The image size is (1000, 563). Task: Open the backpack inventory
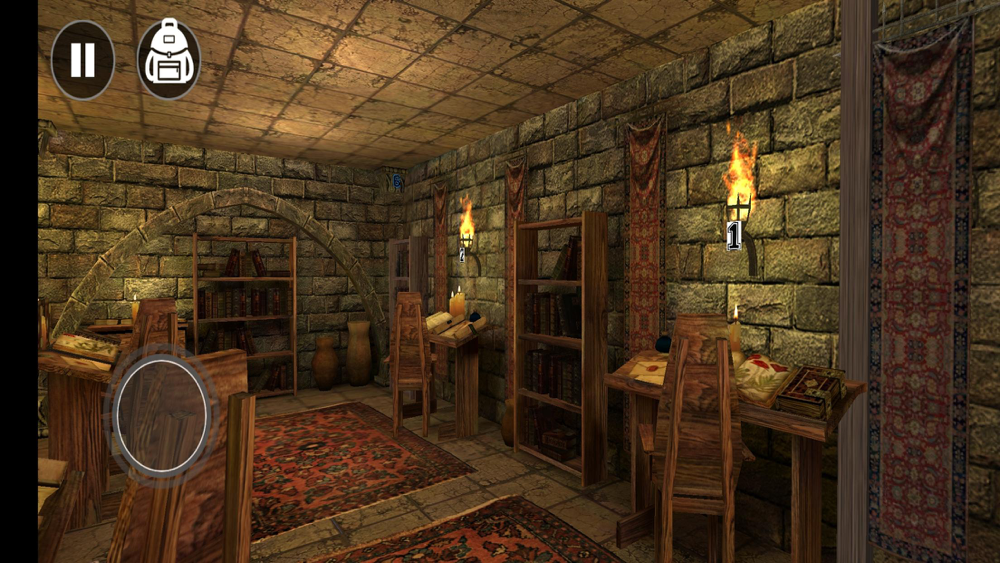click(x=168, y=60)
